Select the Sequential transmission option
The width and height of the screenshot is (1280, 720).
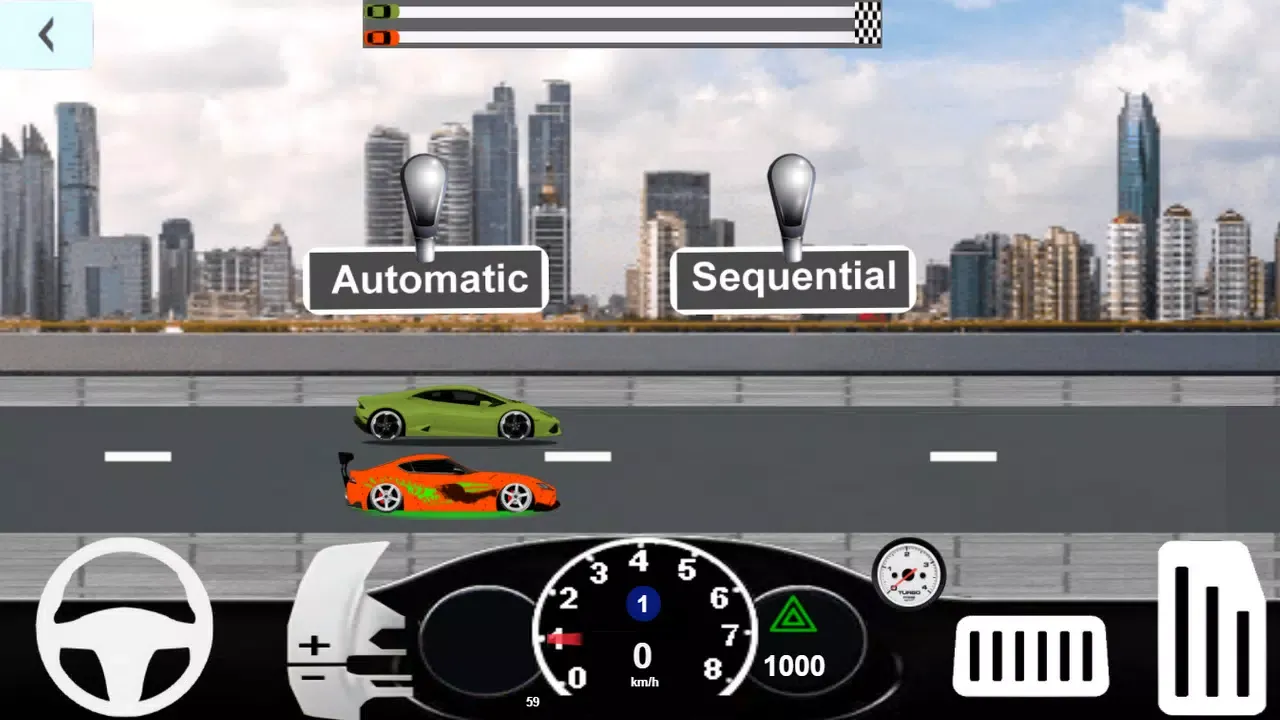click(793, 278)
